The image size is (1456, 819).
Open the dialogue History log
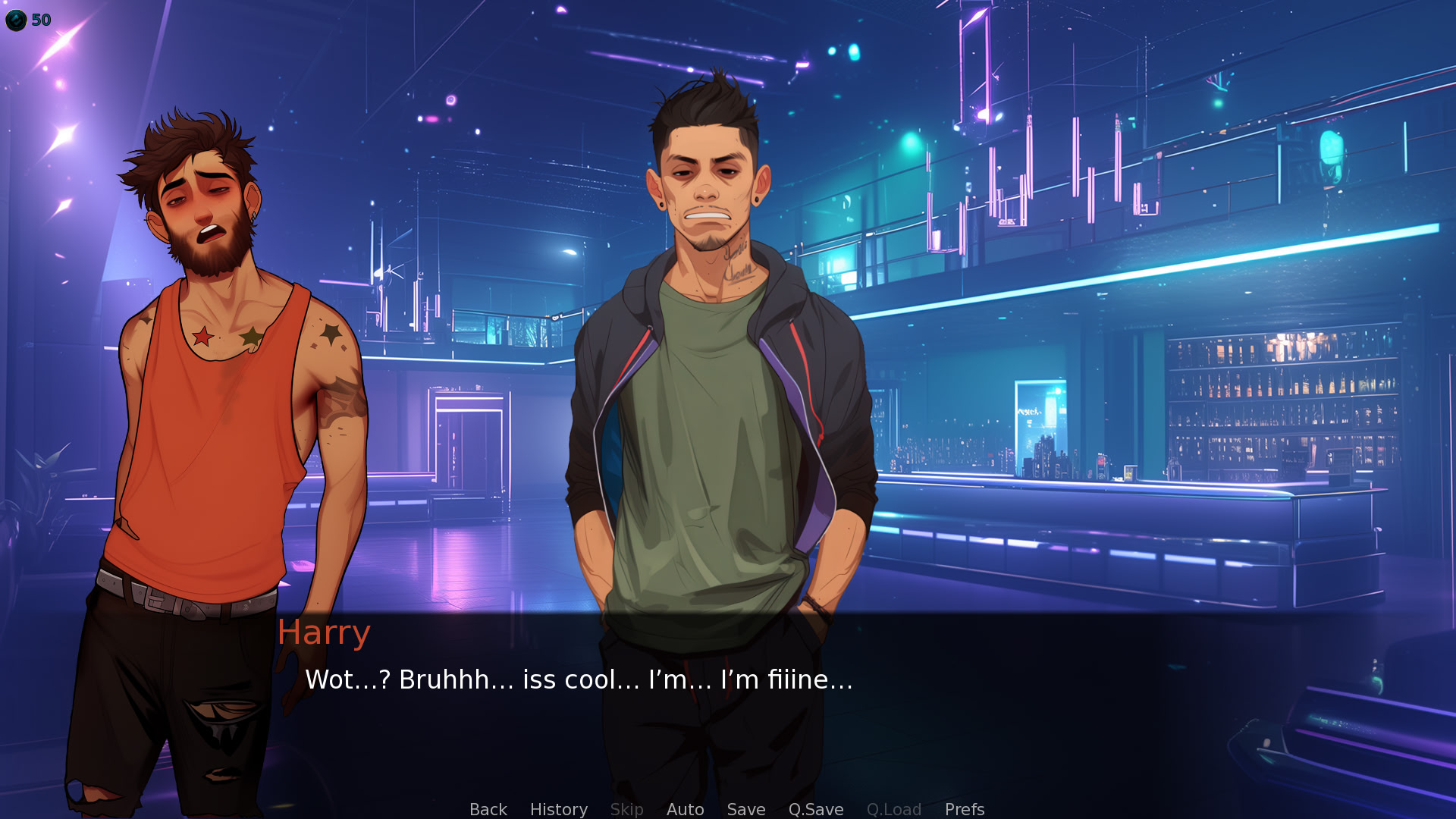[x=558, y=809]
